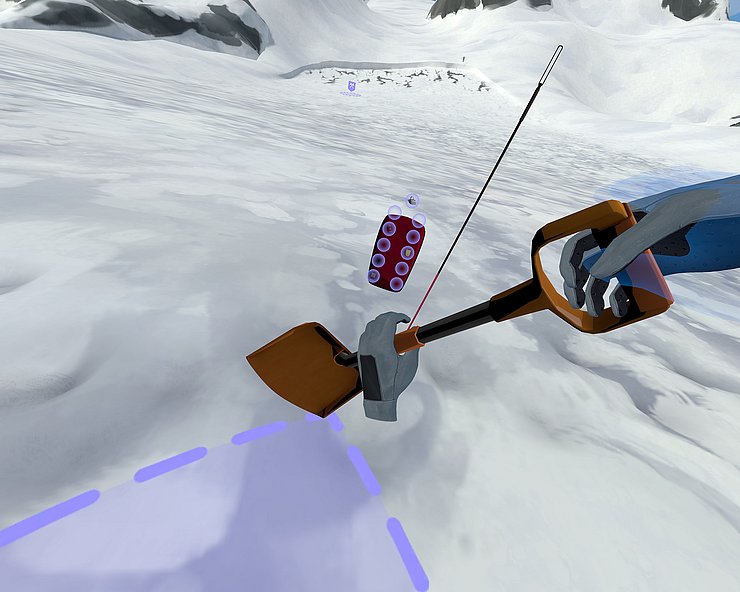Pick the brown item in the pack's bottom slot

374,275
